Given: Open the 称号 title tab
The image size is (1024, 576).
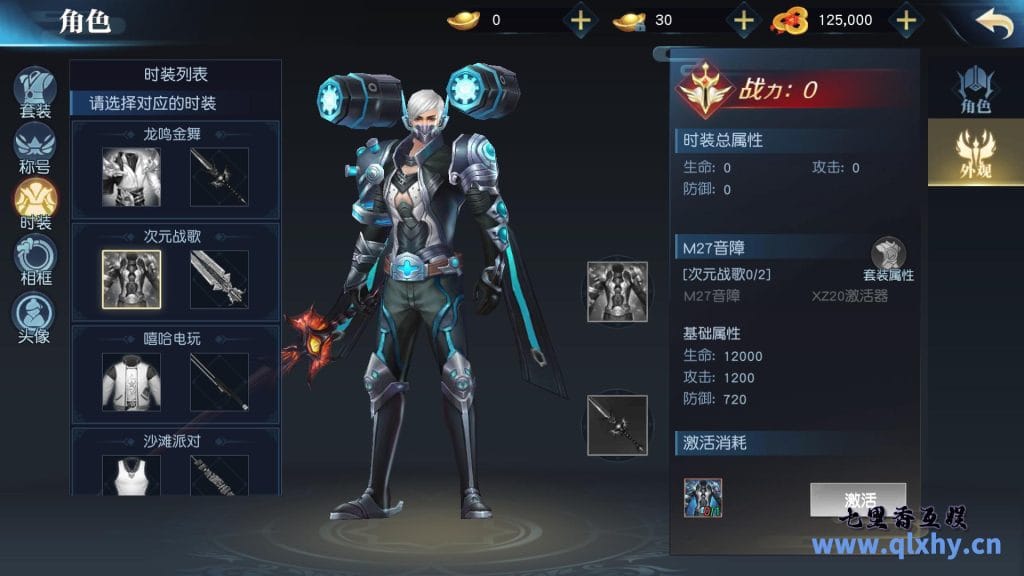Looking at the screenshot, I should [35, 148].
